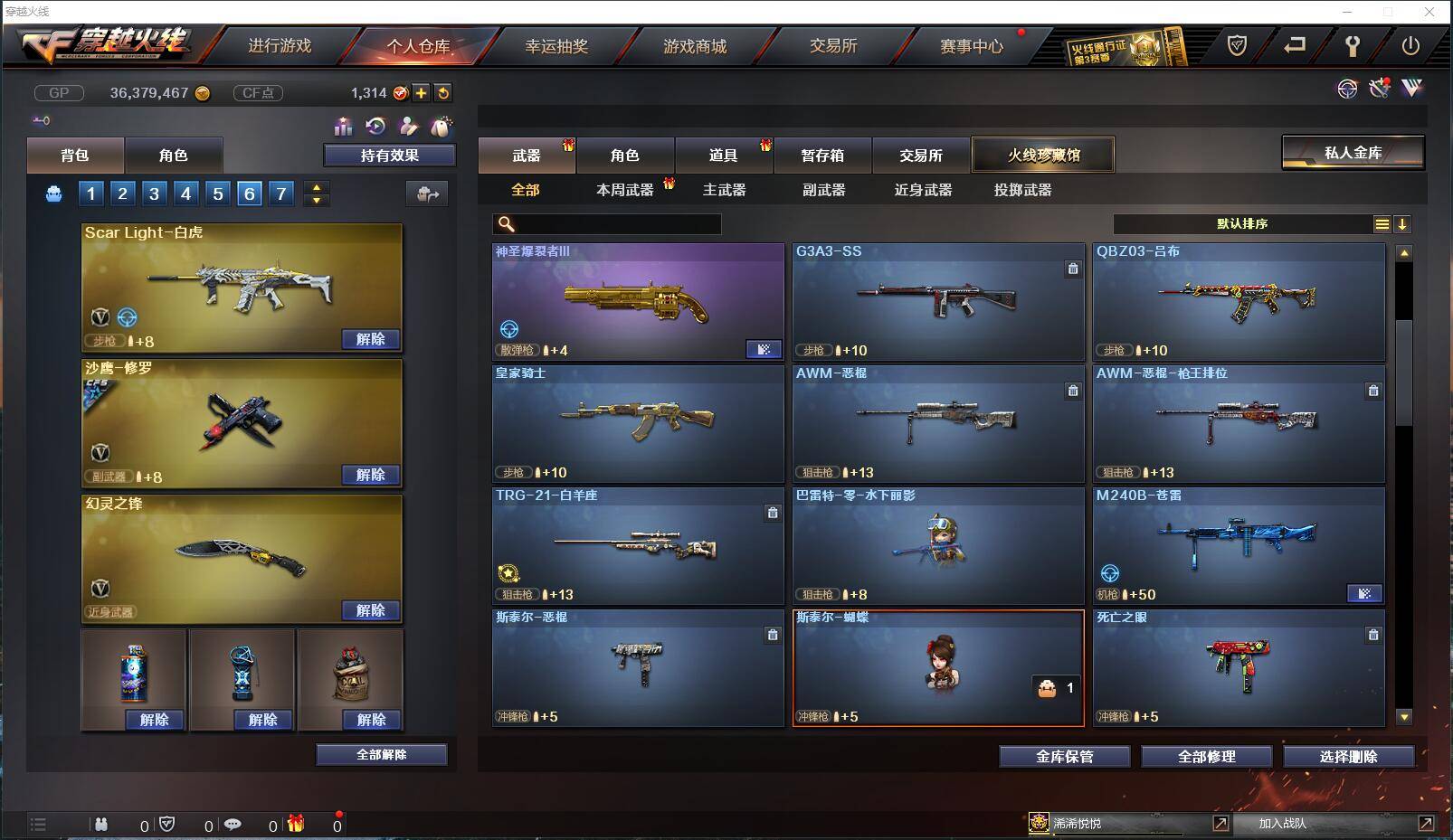
Task: Click the showcase camera icon on 神圣爆裂者III
Action: pos(764,348)
